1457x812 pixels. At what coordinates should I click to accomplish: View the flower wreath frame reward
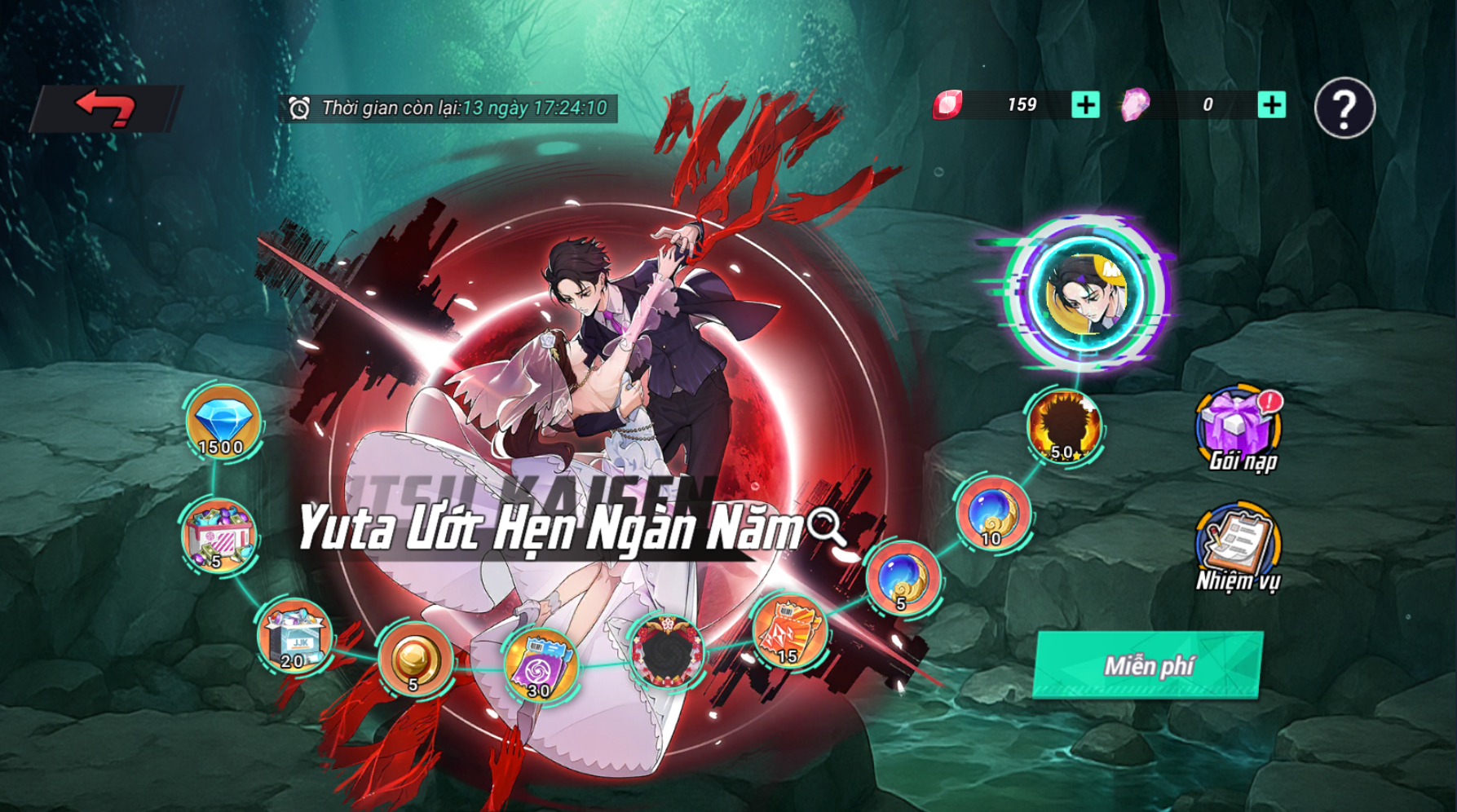667,649
